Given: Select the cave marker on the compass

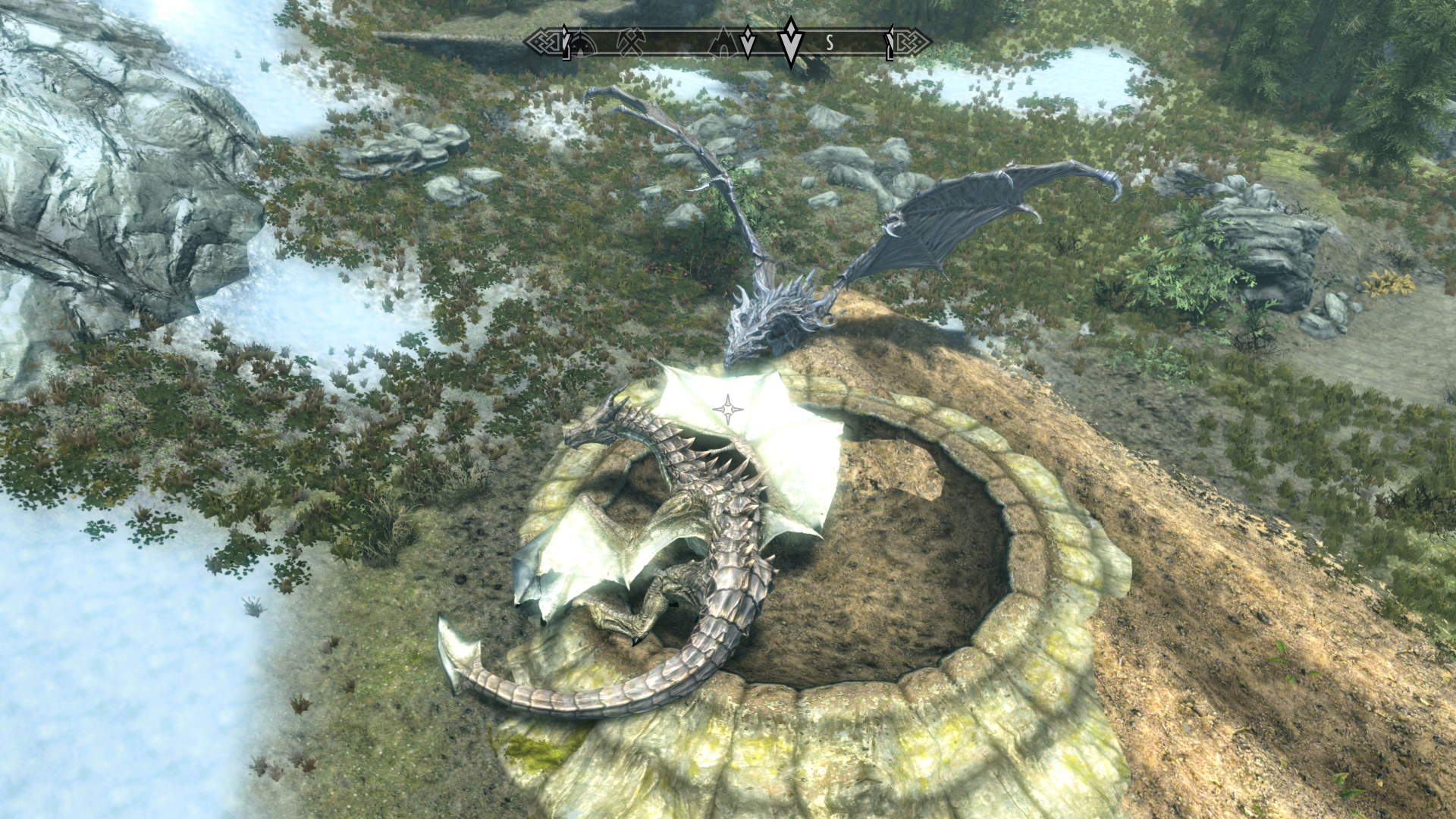Looking at the screenshot, I should [x=721, y=43].
